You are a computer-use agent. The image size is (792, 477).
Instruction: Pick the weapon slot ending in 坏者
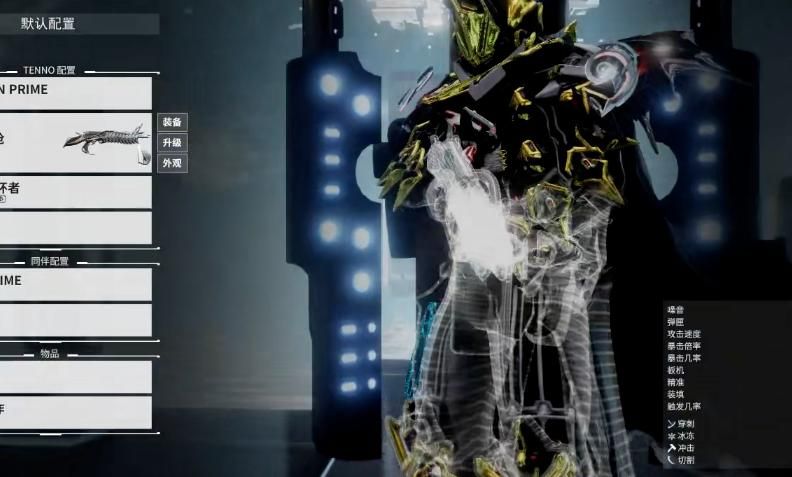coord(75,191)
